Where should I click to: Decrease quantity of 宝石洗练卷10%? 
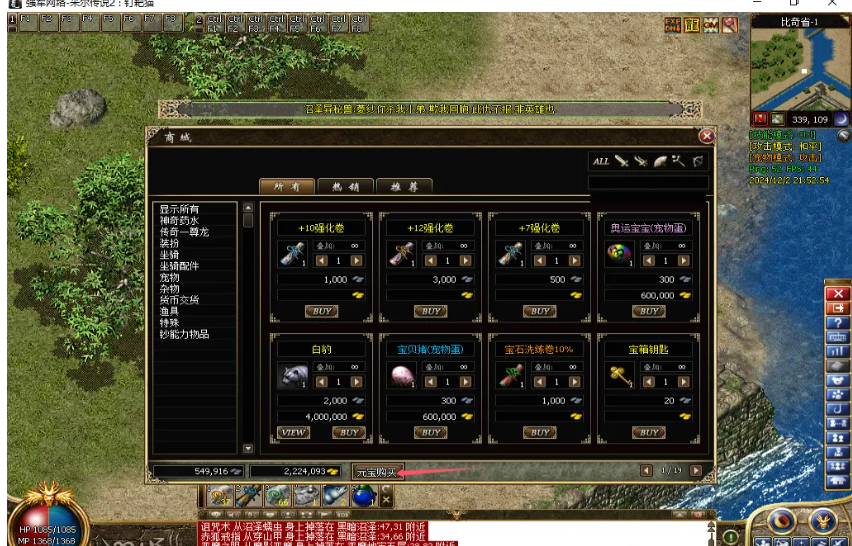click(x=538, y=382)
